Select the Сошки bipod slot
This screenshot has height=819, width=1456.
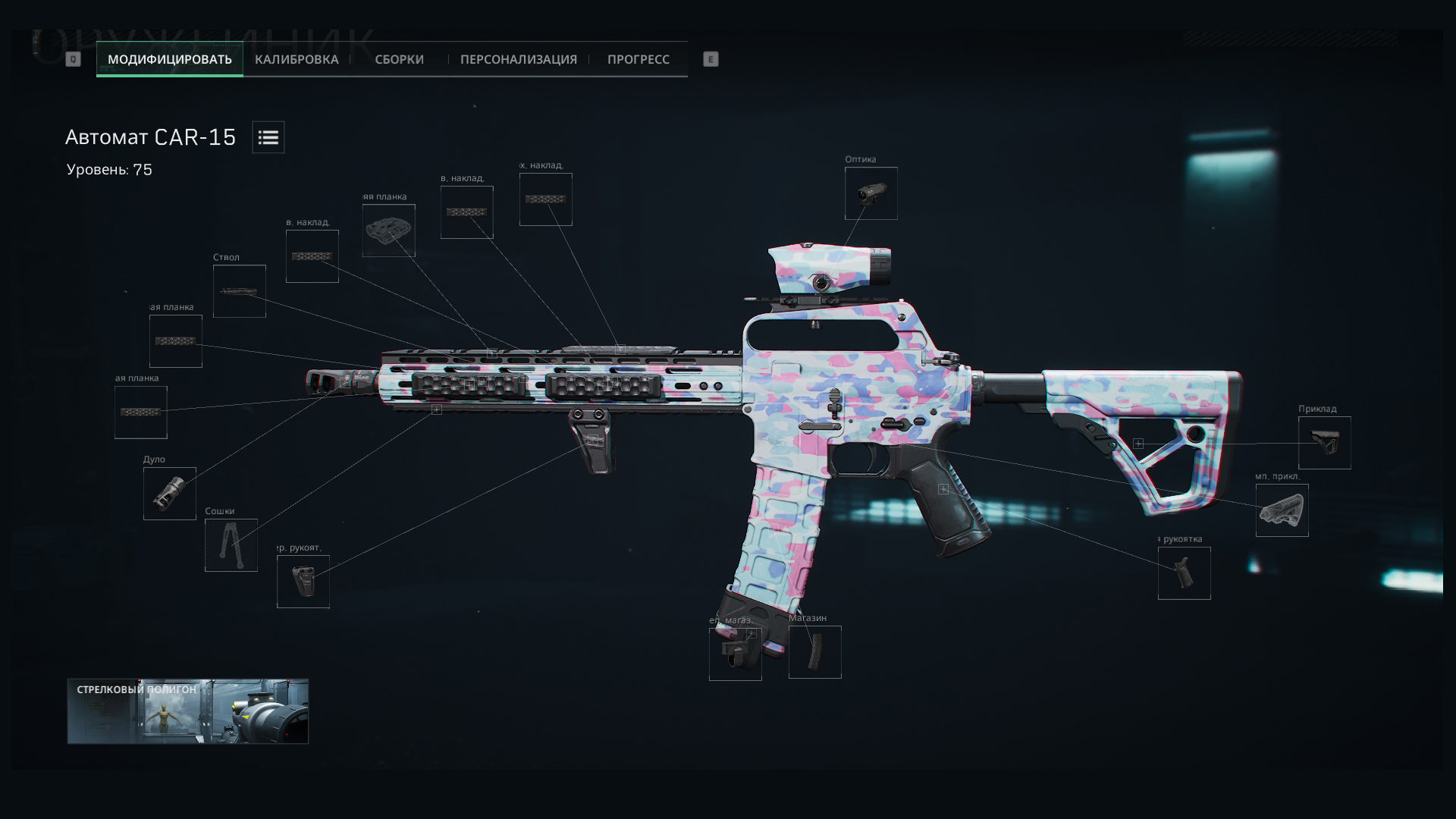231,545
